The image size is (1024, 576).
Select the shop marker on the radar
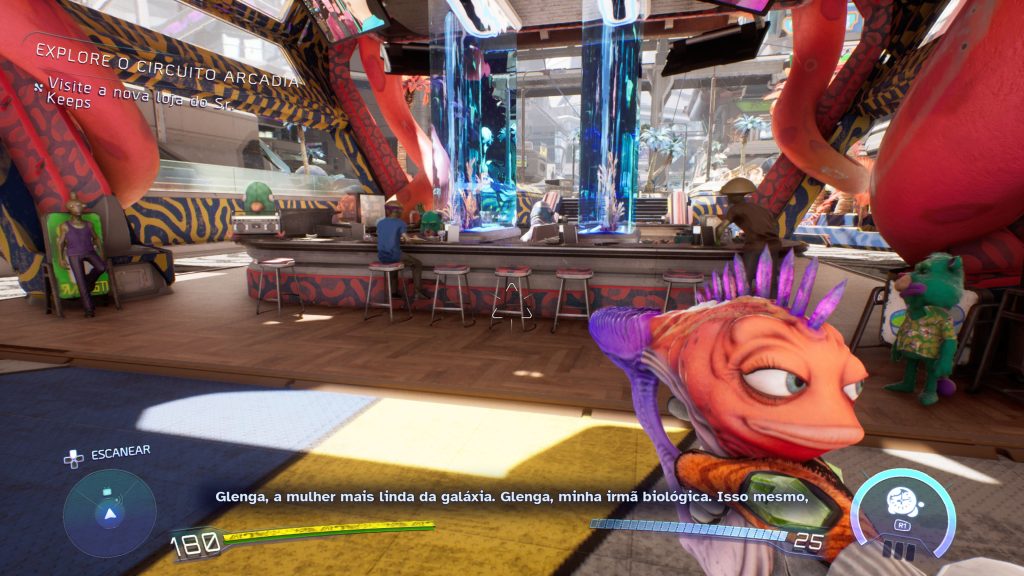click(x=107, y=491)
